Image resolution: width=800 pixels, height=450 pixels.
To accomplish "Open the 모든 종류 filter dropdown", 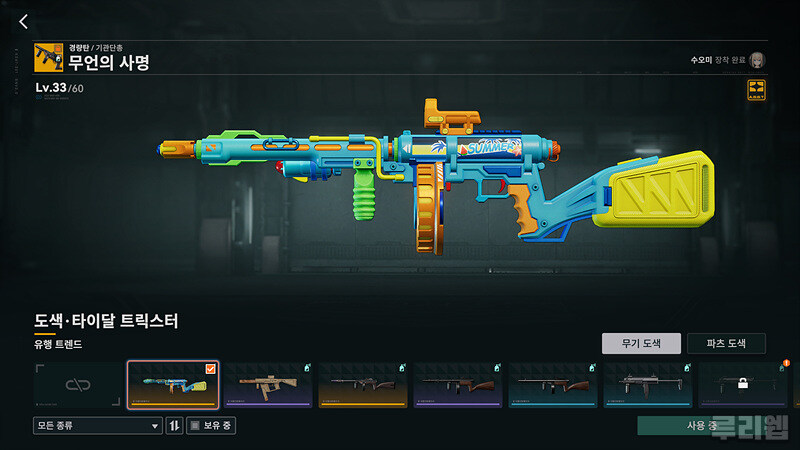I will pyautogui.click(x=97, y=426).
